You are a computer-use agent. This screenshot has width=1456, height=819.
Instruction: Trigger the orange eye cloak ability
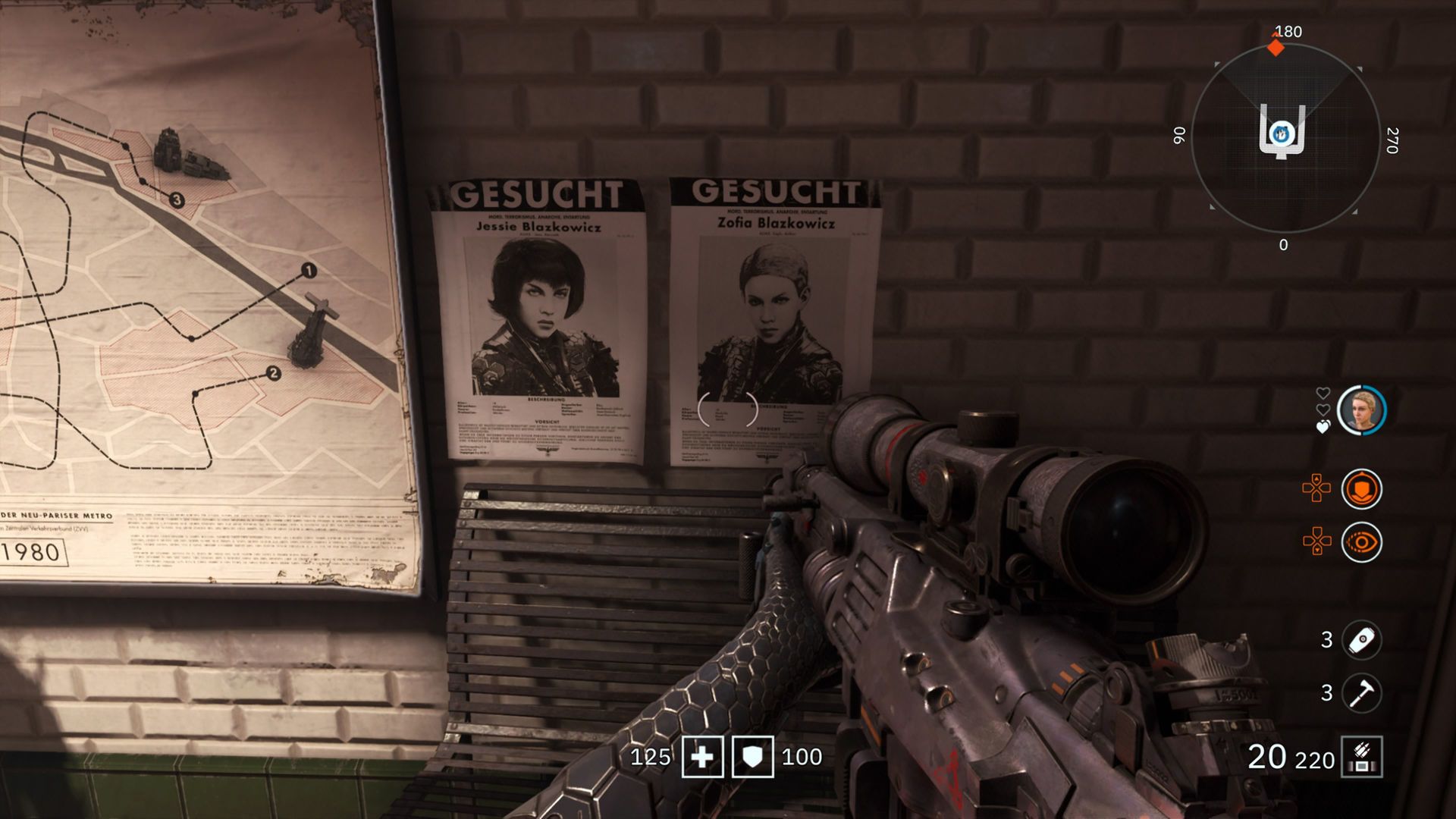coord(1361,543)
